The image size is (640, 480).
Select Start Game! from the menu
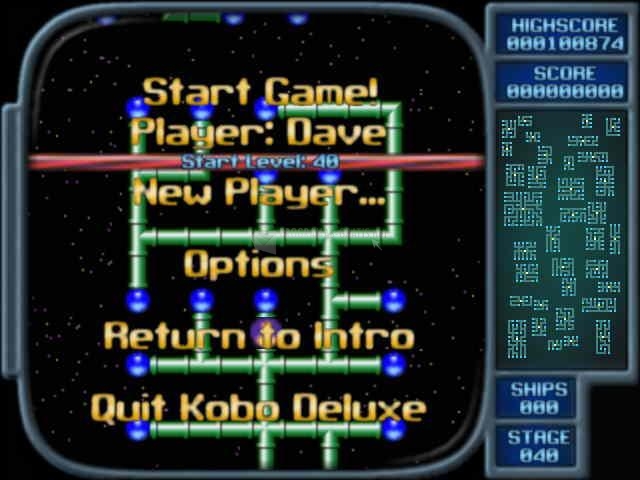[x=260, y=92]
